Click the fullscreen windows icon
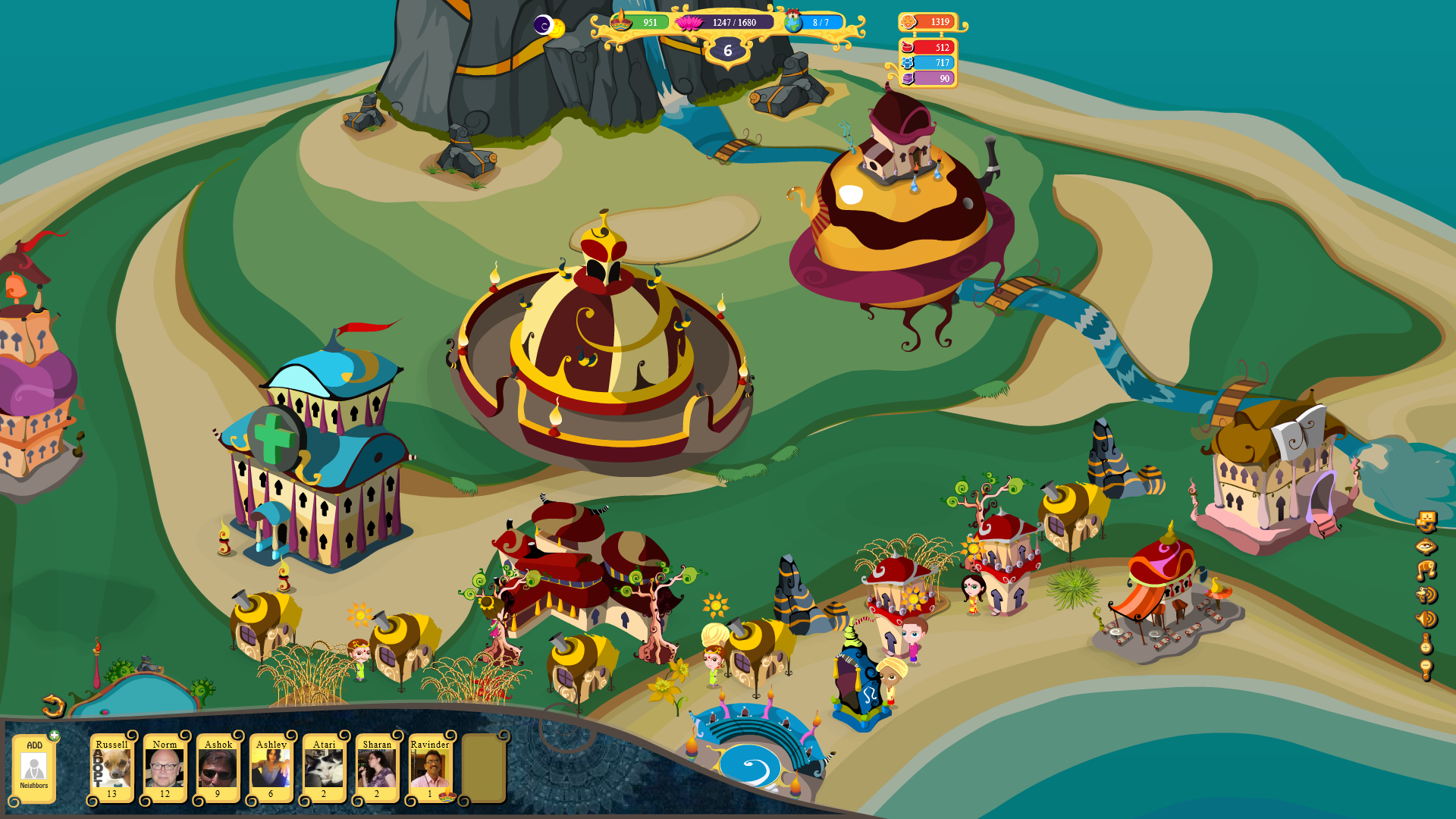 click(1426, 522)
